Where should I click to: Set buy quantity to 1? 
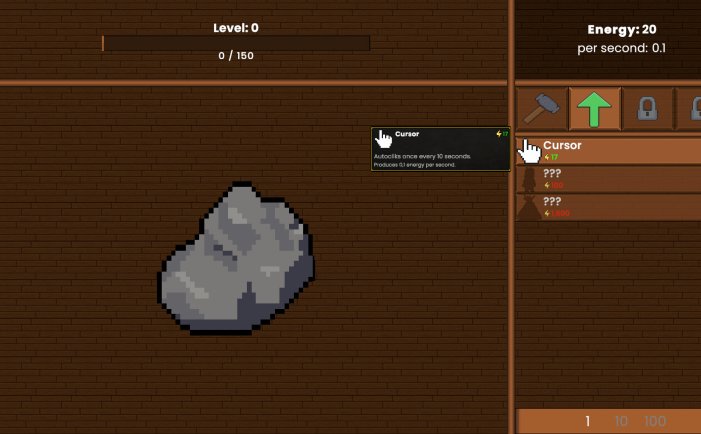click(588, 421)
